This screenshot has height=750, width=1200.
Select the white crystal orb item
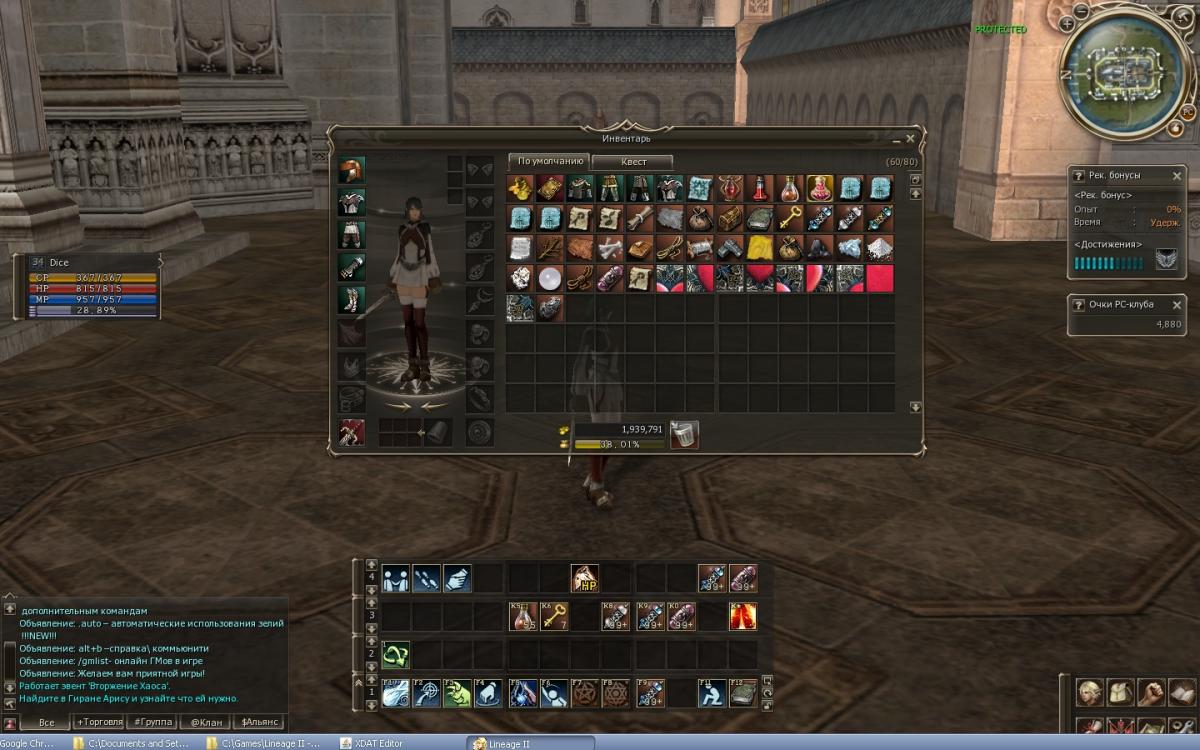pos(550,278)
